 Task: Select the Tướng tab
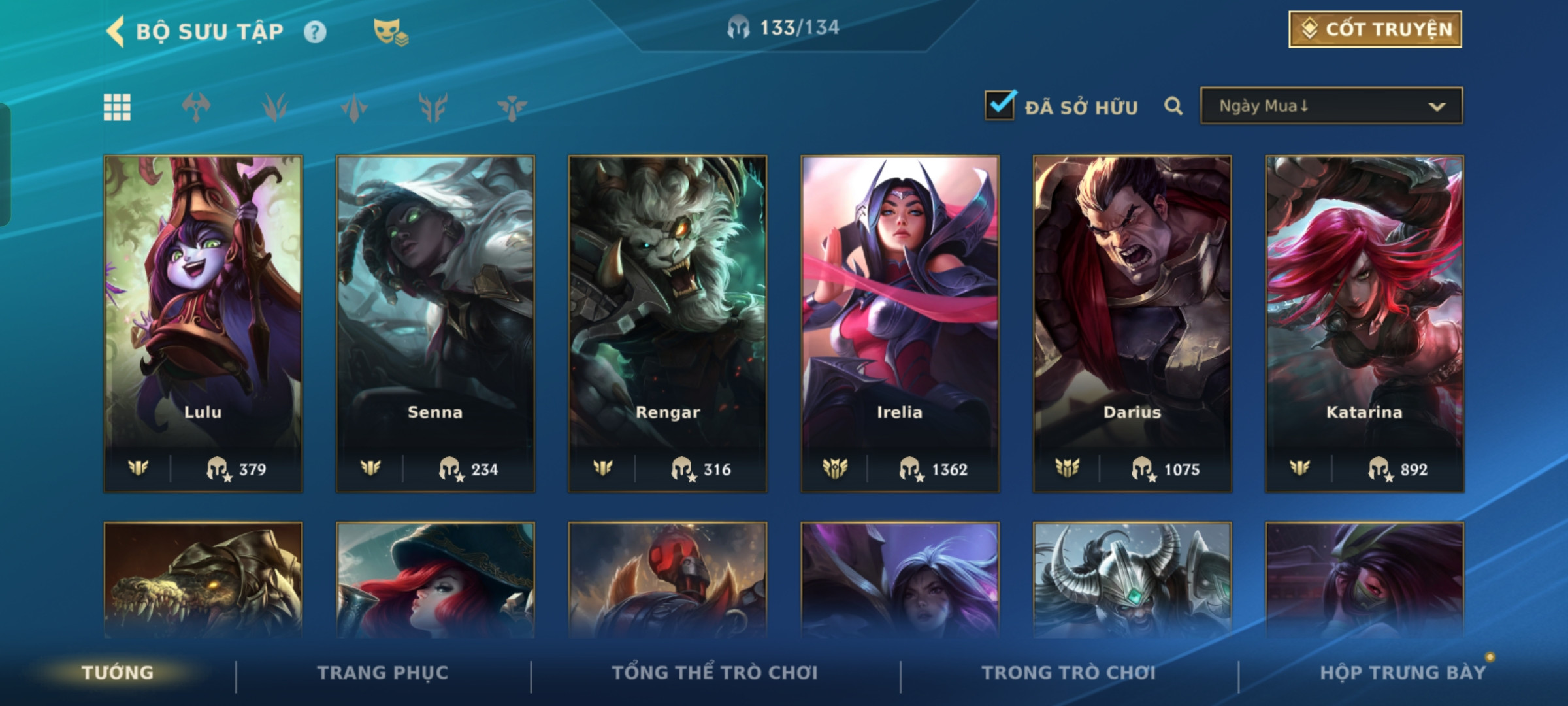click(x=118, y=673)
